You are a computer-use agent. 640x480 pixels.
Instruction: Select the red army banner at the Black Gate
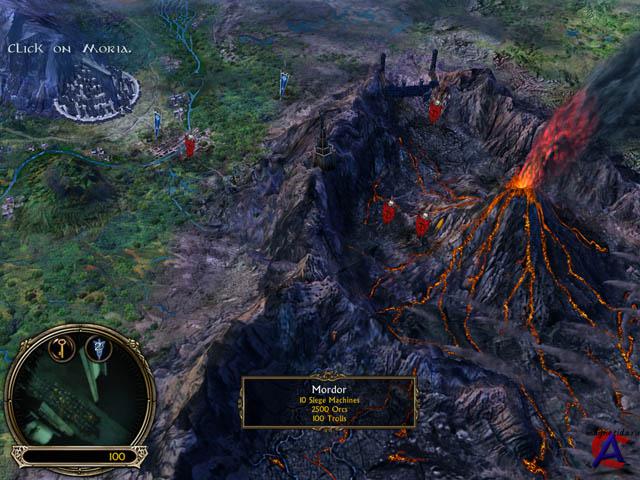click(x=435, y=108)
